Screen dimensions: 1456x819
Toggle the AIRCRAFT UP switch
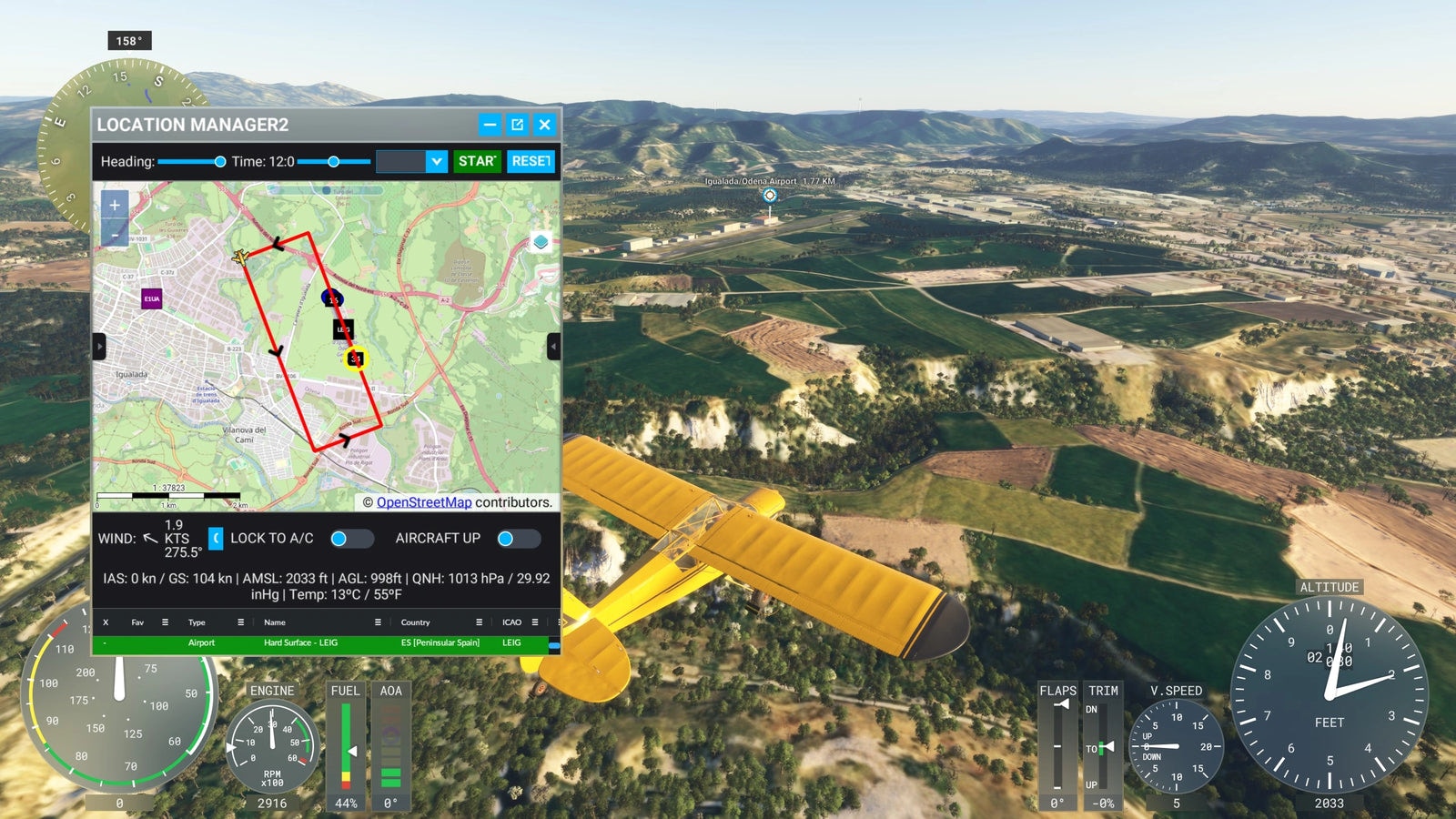pyautogui.click(x=518, y=539)
